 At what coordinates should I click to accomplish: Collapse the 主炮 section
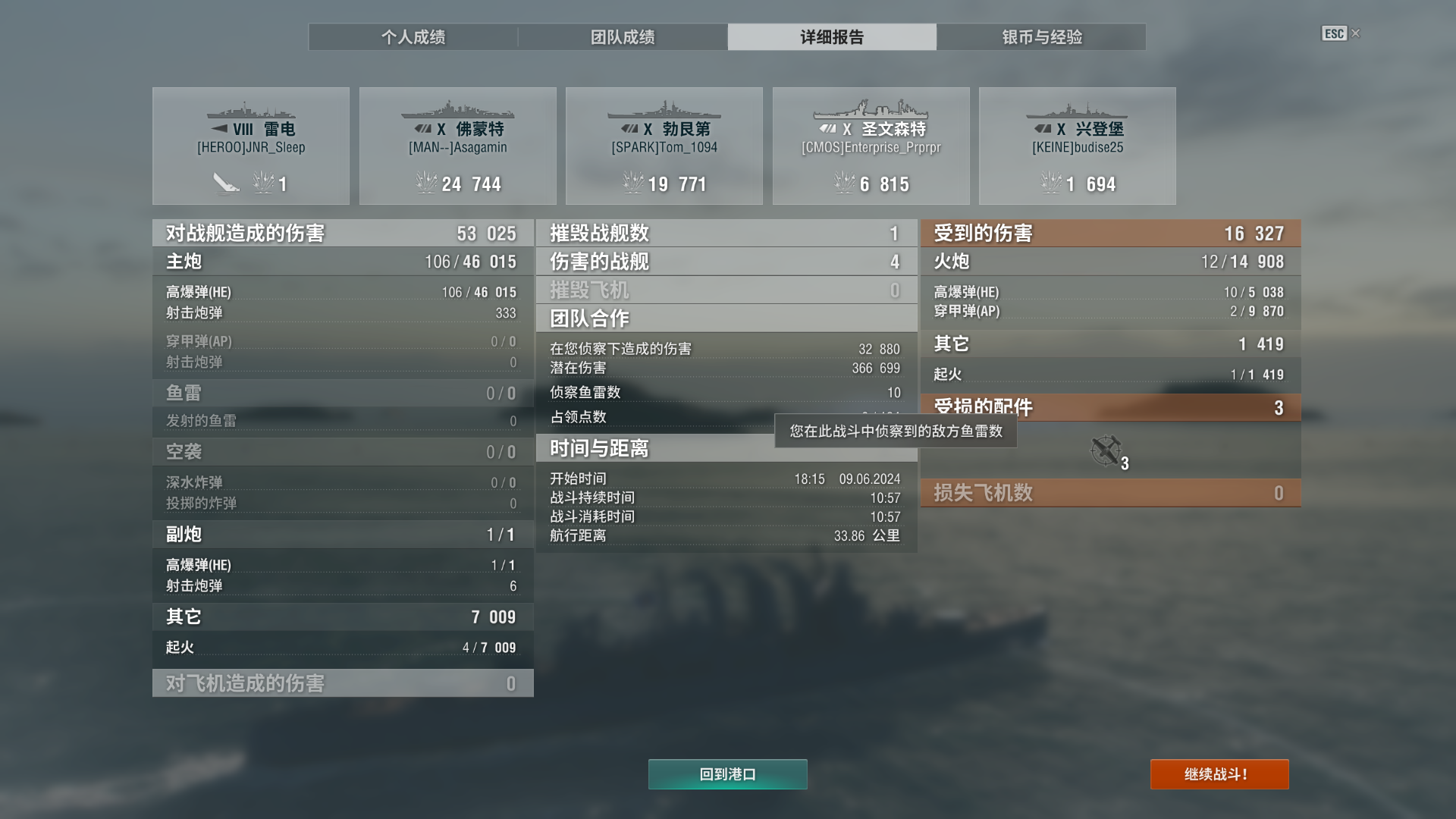(x=341, y=261)
